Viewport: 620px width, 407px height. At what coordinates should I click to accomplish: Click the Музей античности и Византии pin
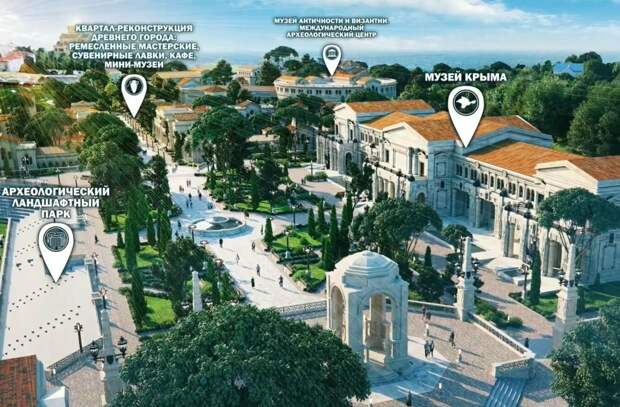tap(331, 55)
